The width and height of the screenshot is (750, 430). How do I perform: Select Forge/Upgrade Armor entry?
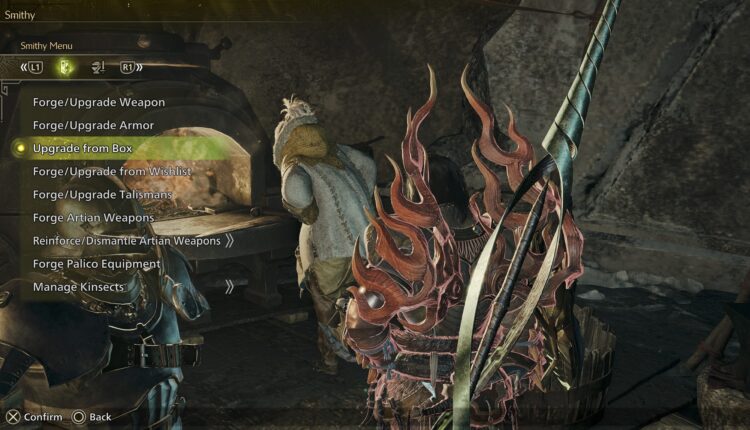(x=96, y=125)
